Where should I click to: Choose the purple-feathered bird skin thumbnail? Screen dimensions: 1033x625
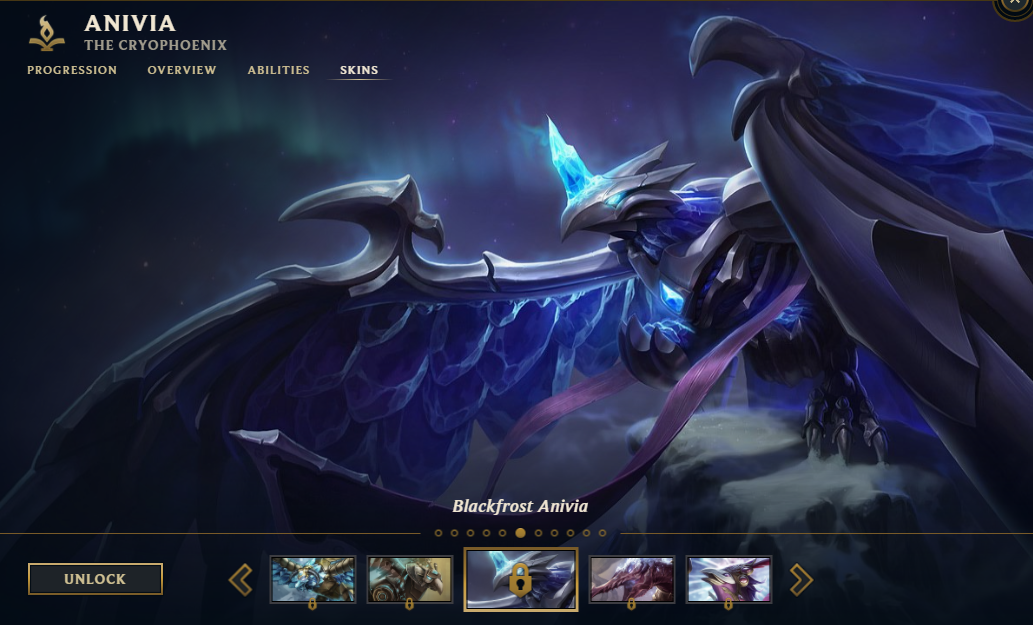pyautogui.click(x=729, y=579)
